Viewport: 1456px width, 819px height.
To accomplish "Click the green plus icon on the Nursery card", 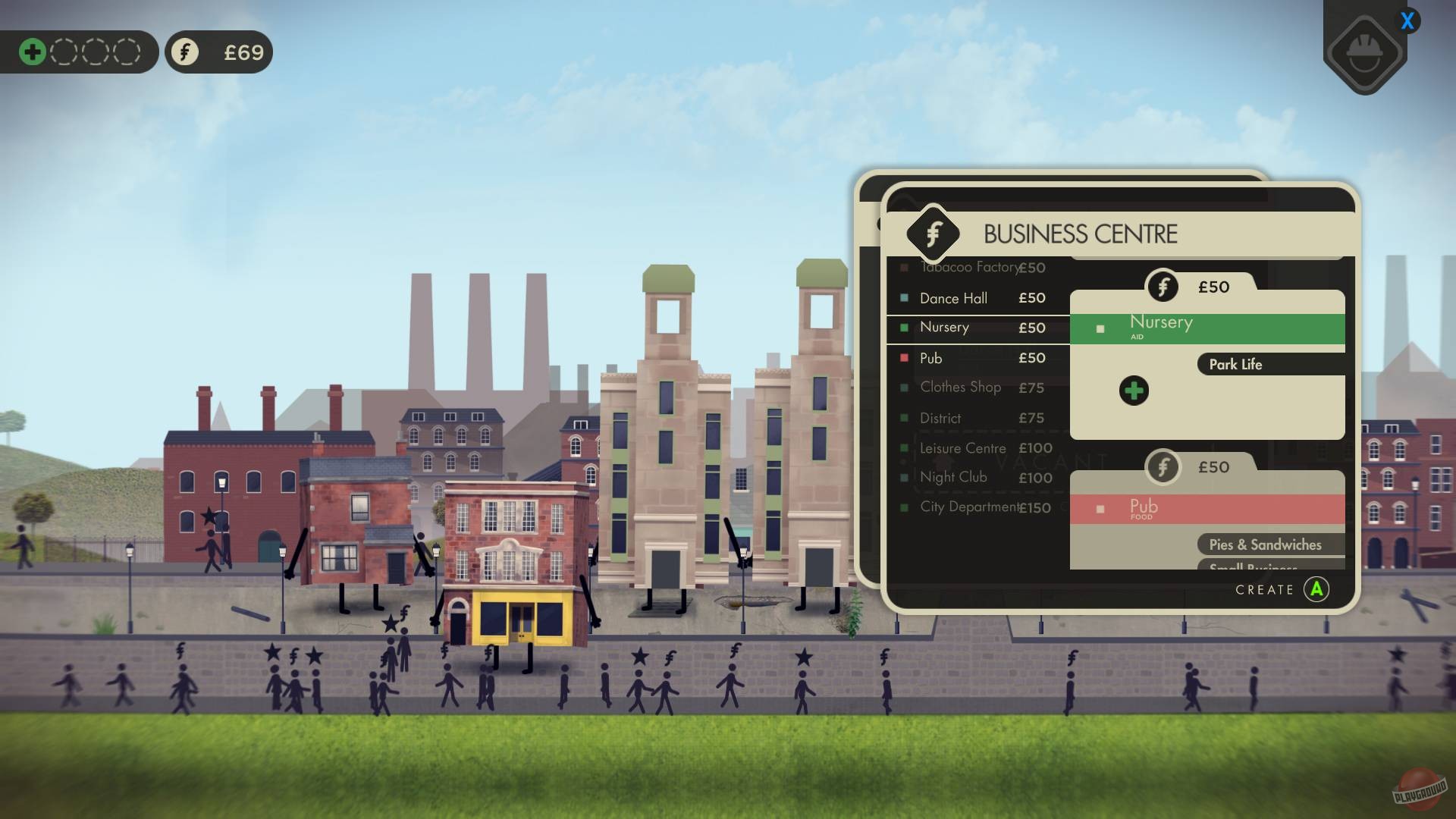I will click(1134, 390).
